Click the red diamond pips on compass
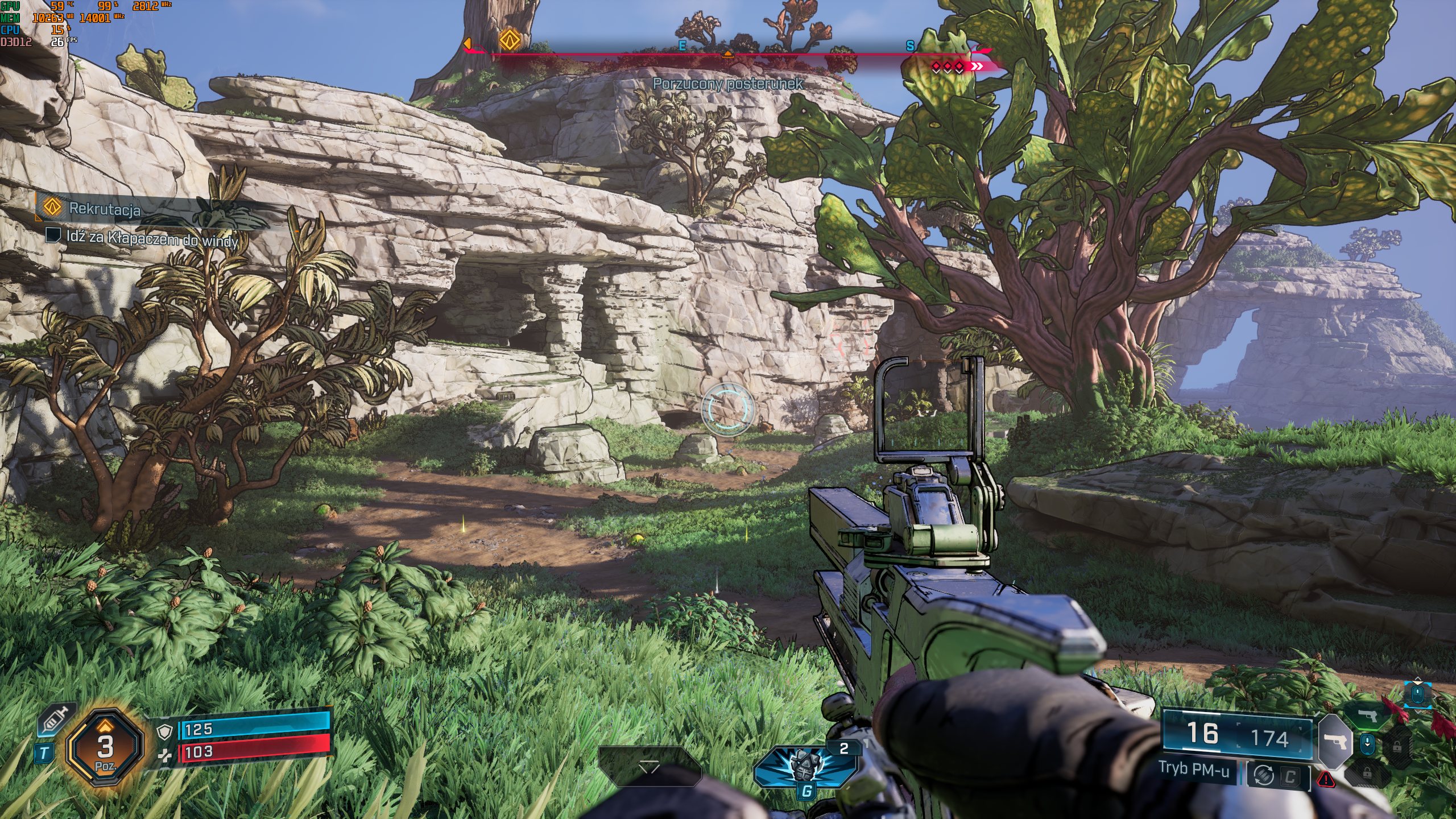Image resolution: width=1456 pixels, height=819 pixels. 948,67
